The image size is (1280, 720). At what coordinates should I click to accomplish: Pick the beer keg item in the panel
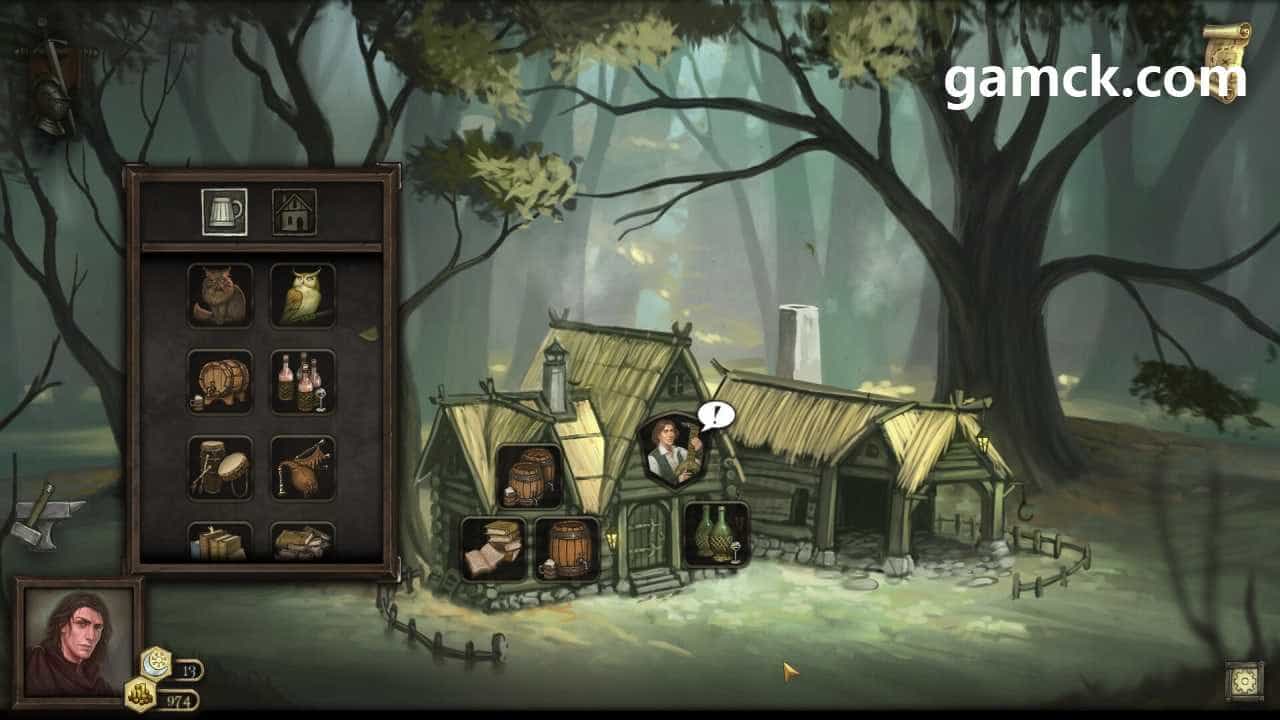(x=220, y=381)
